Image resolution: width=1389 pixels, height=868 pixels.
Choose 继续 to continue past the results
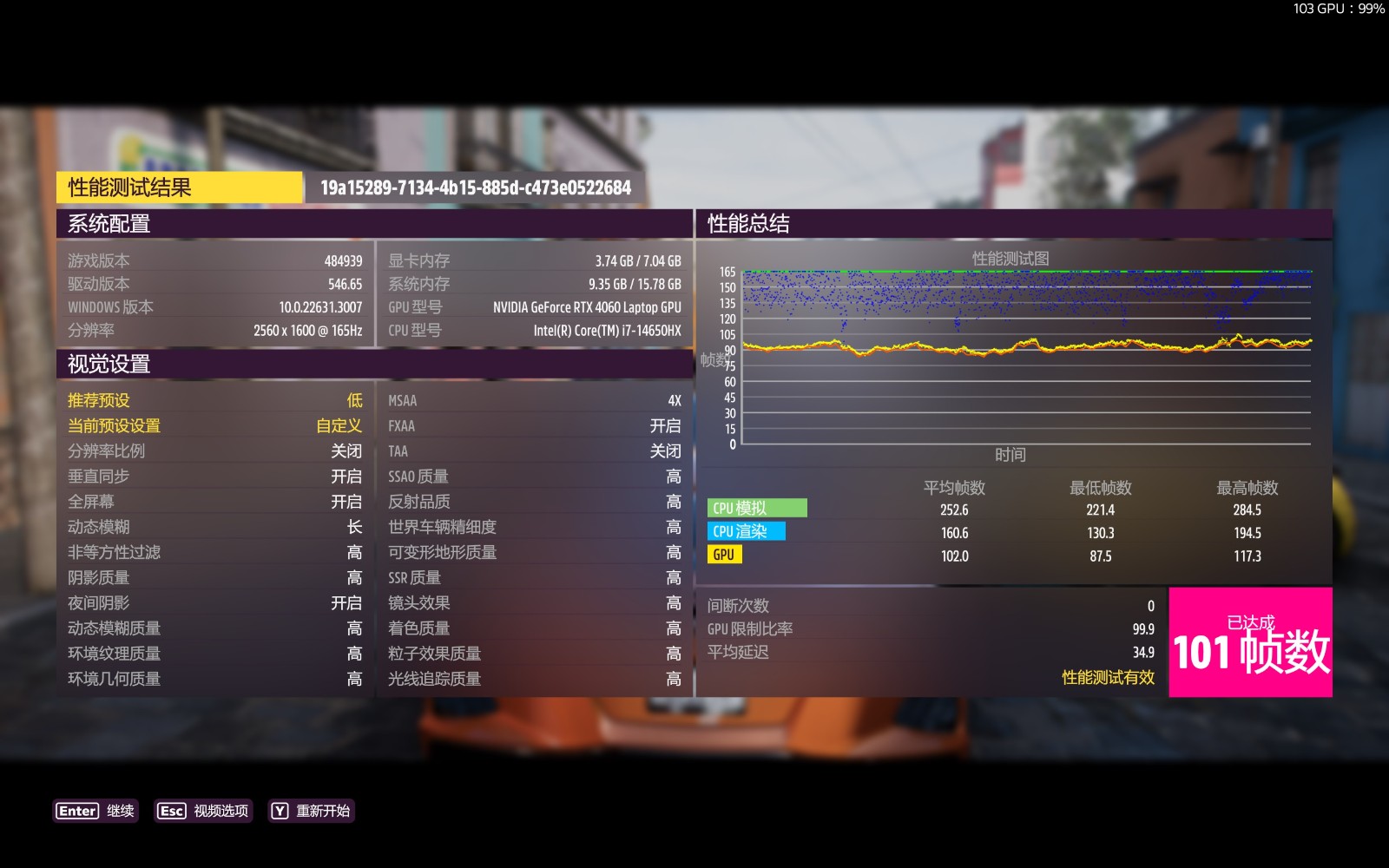tap(95, 811)
